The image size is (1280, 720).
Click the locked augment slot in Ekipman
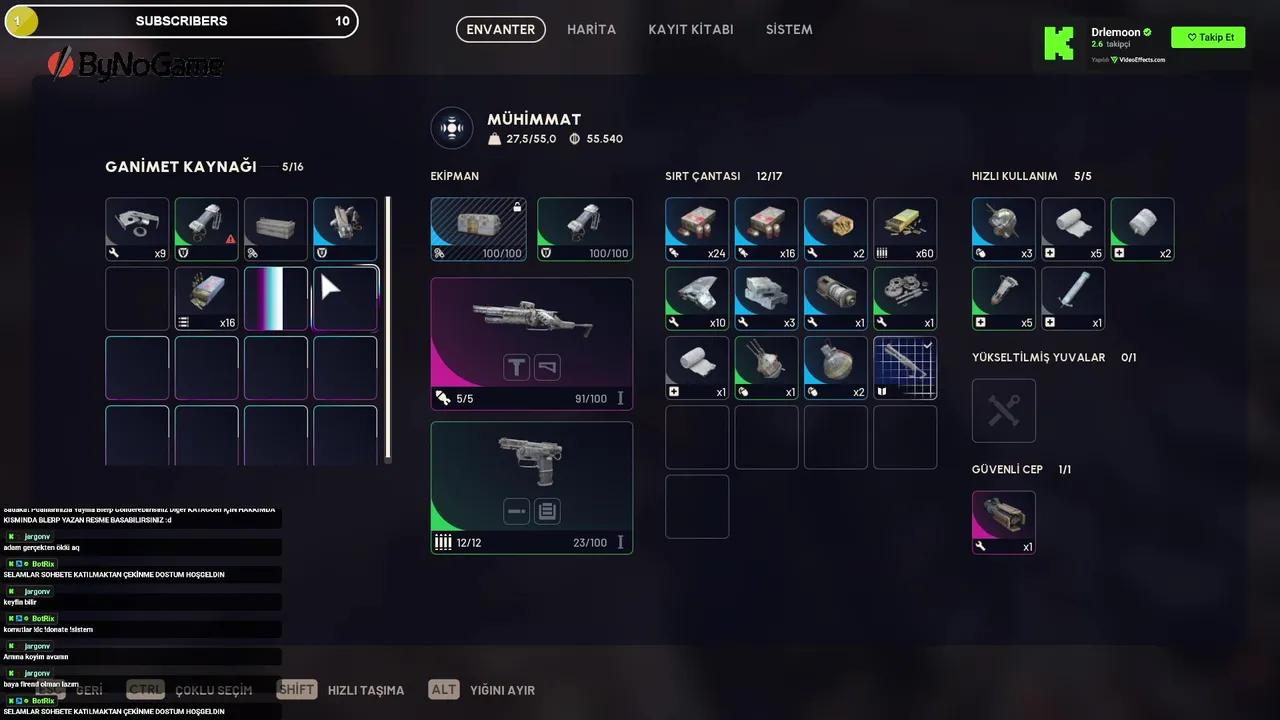coord(478,229)
